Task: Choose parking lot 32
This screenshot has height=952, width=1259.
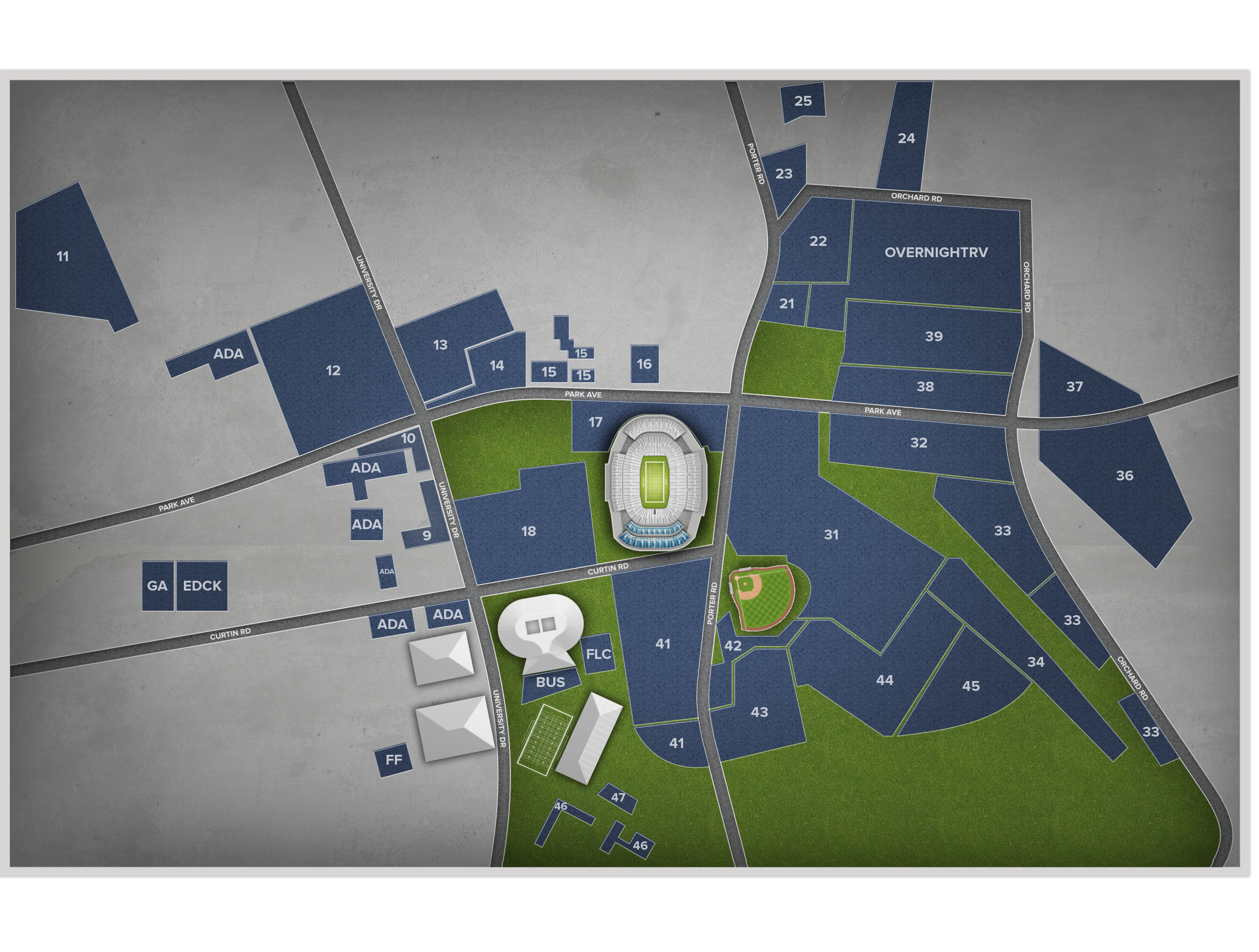Action: coord(919,443)
